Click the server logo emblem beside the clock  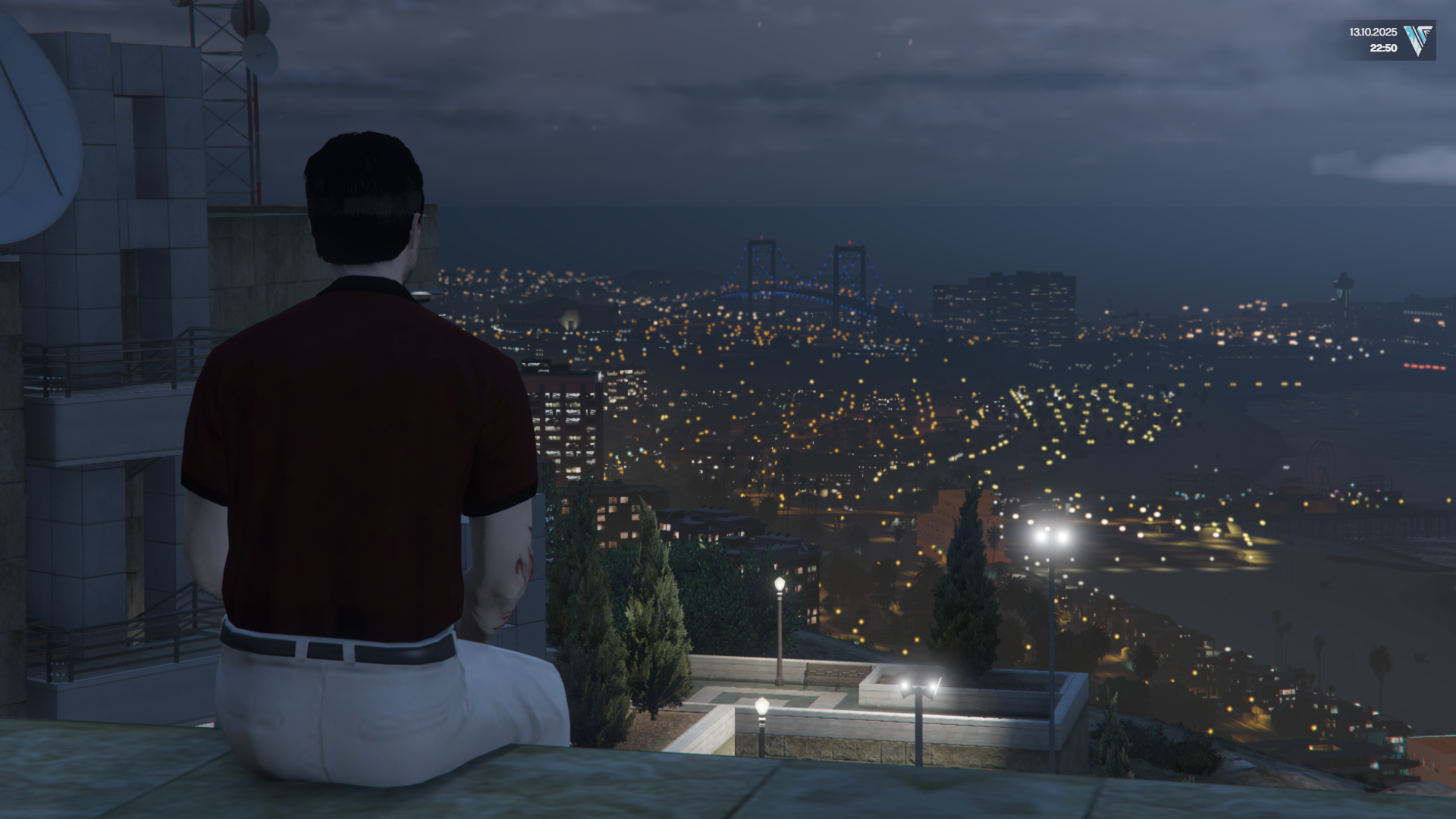(1417, 40)
